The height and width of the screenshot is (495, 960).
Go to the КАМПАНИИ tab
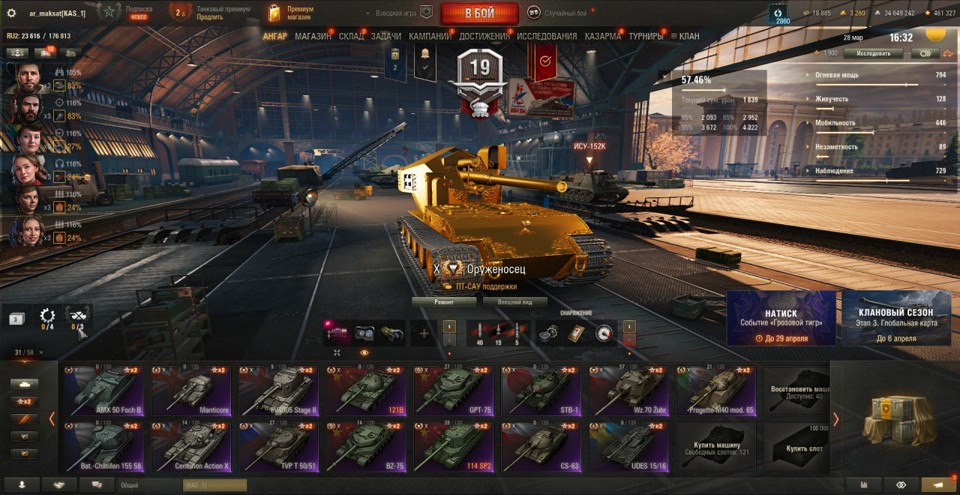click(429, 36)
